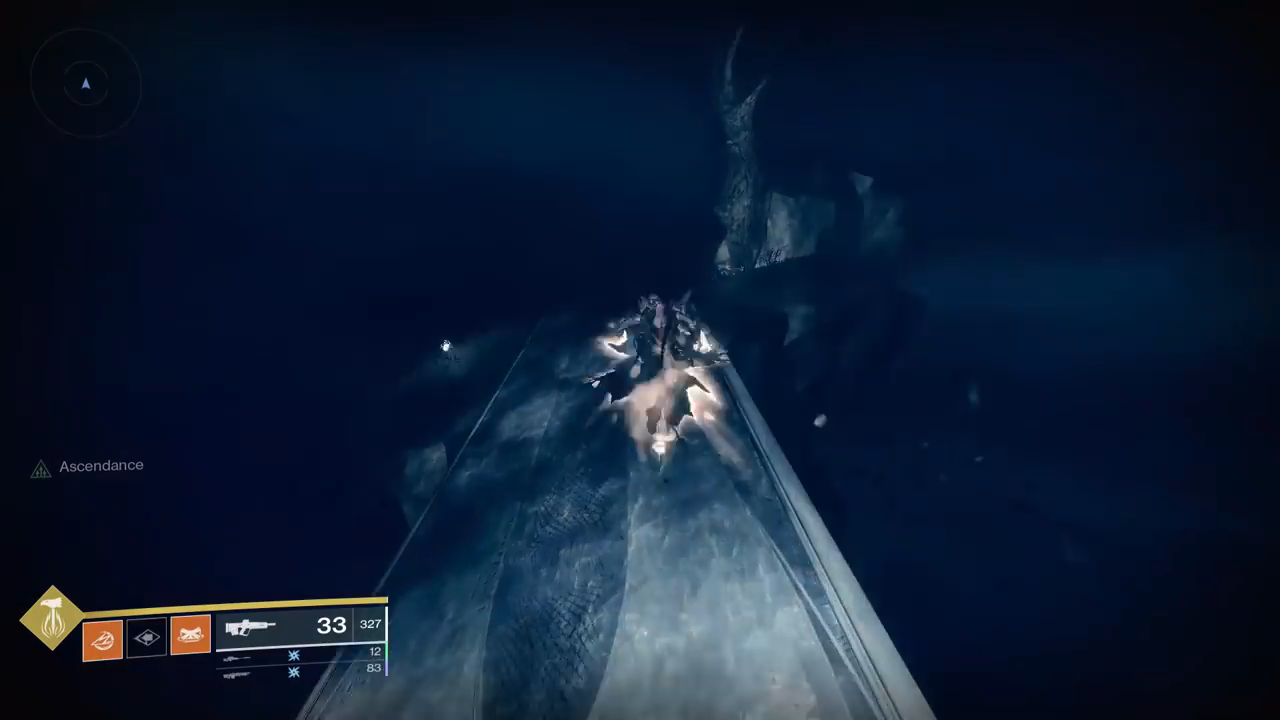Use the orange grenade ability icon
The height and width of the screenshot is (720, 1280).
(103, 639)
